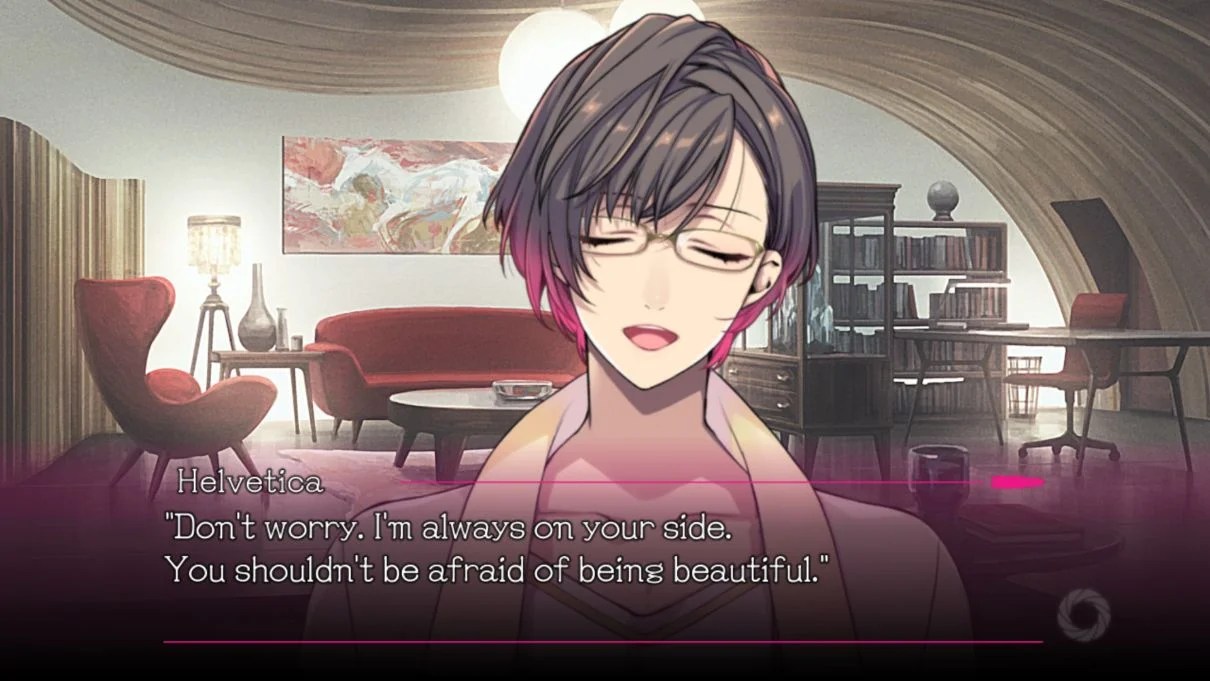Click the swirl advance icon in the dialogue box
Screen dimensions: 1210x681
point(1083,609)
